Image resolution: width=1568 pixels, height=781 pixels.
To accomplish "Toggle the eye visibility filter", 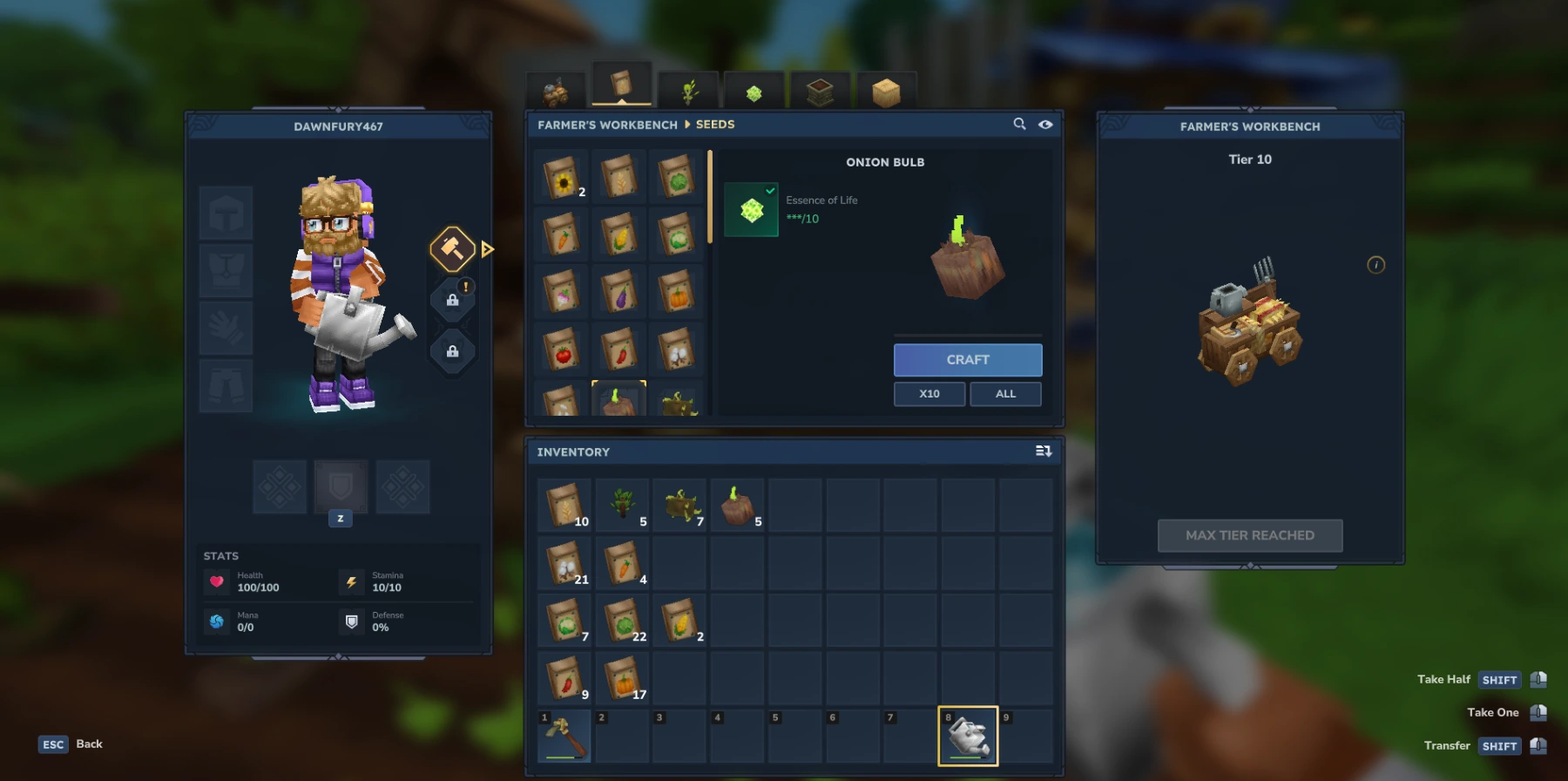I will [1045, 125].
